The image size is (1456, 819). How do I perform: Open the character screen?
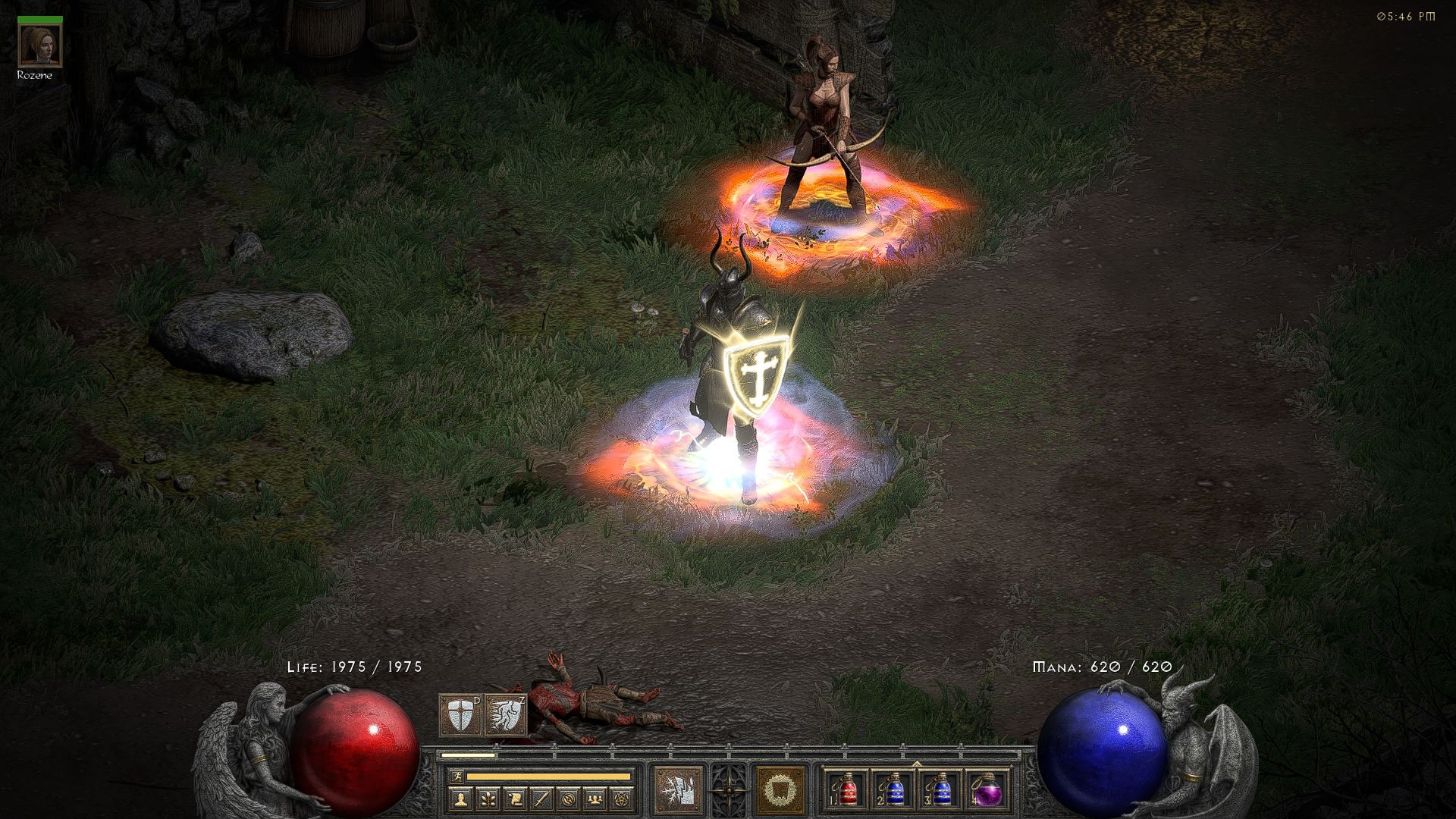462,799
